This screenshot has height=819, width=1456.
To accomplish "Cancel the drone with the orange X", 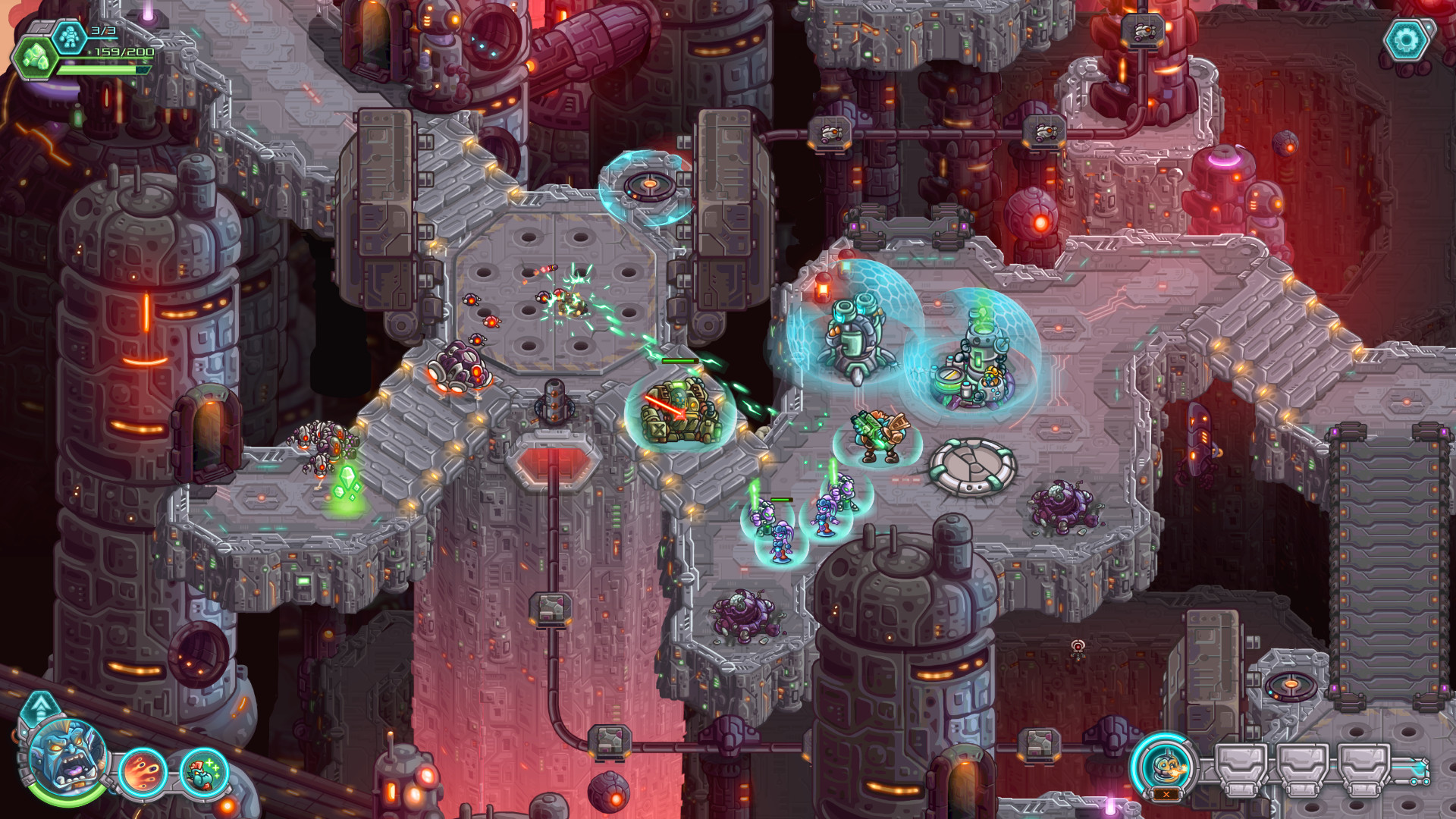I will 1166,794.
